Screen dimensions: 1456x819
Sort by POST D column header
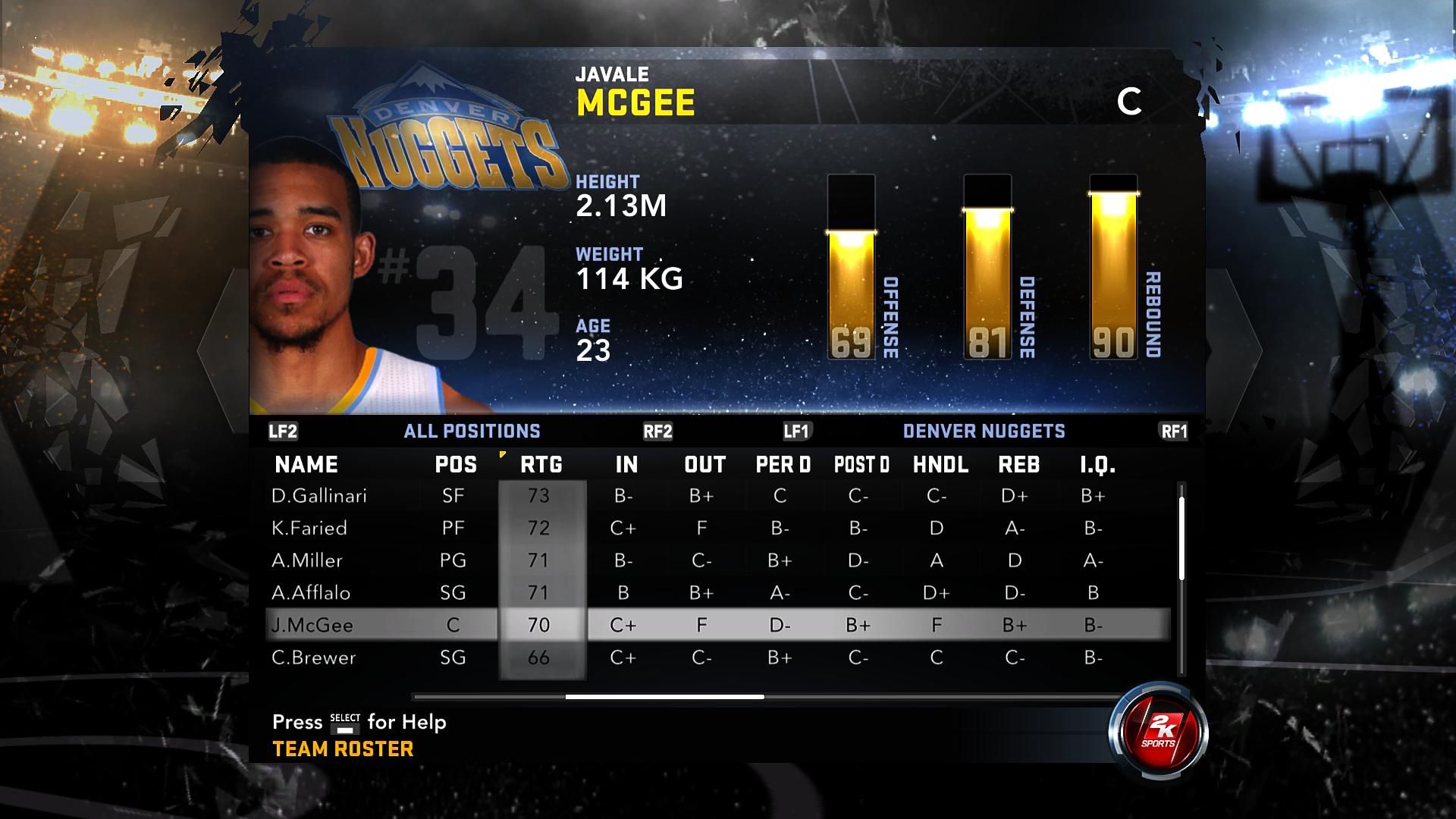(861, 465)
